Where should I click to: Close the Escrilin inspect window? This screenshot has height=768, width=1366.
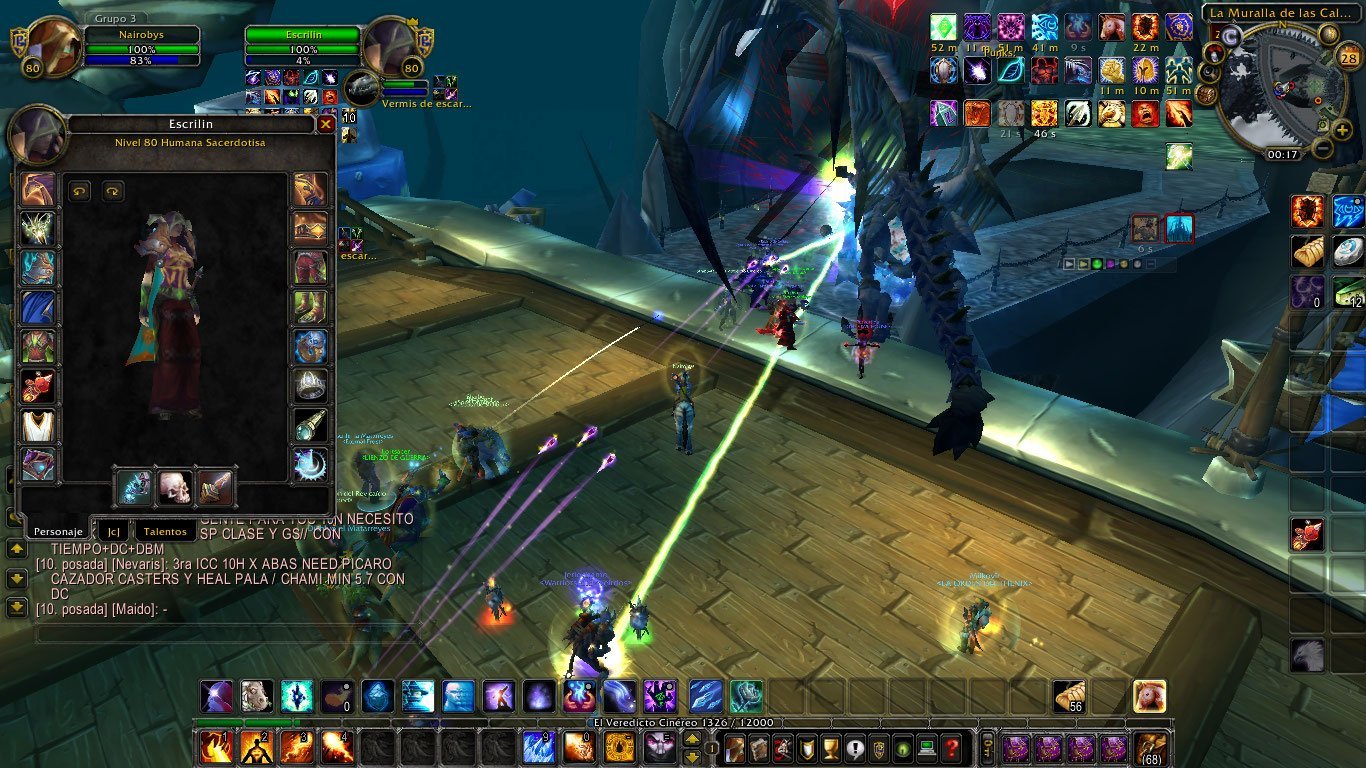tap(325, 125)
